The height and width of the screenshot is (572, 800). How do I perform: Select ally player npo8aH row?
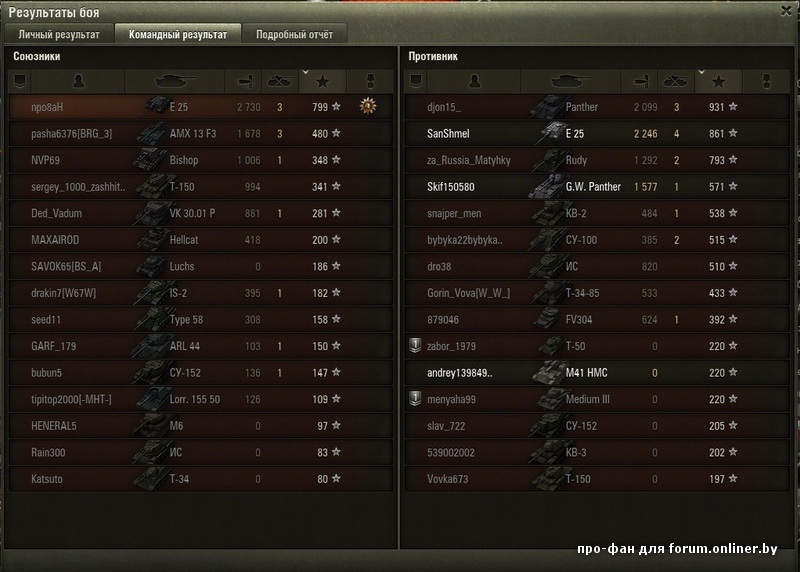200,107
